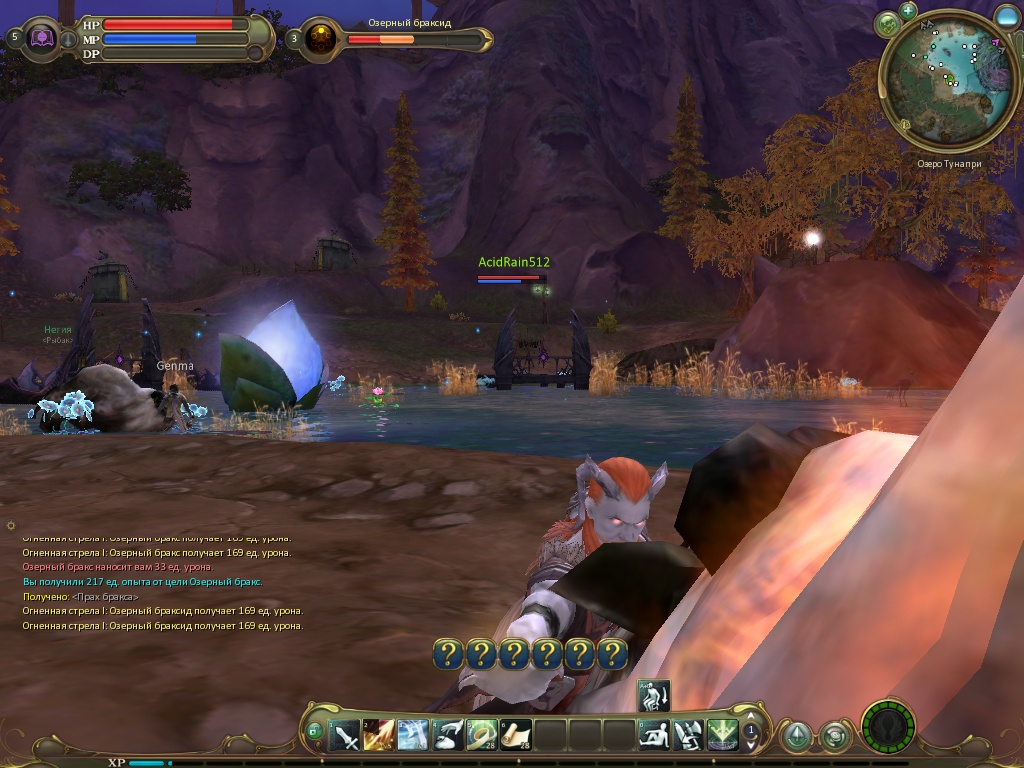Activate the gathering hand skill in slot 4
This screenshot has width=1024, height=768.
click(x=449, y=735)
